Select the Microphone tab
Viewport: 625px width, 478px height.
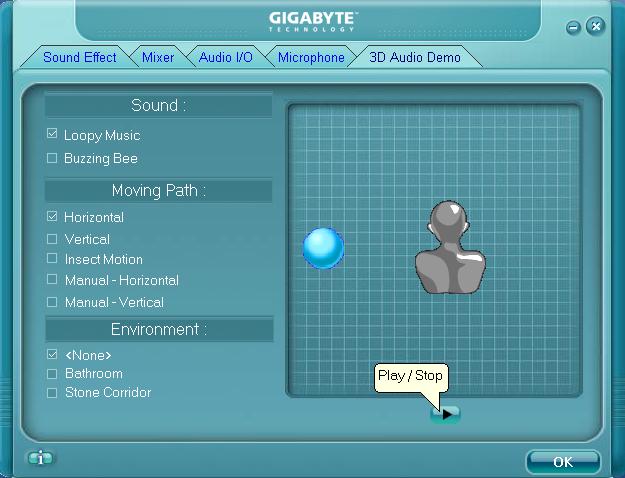point(311,58)
